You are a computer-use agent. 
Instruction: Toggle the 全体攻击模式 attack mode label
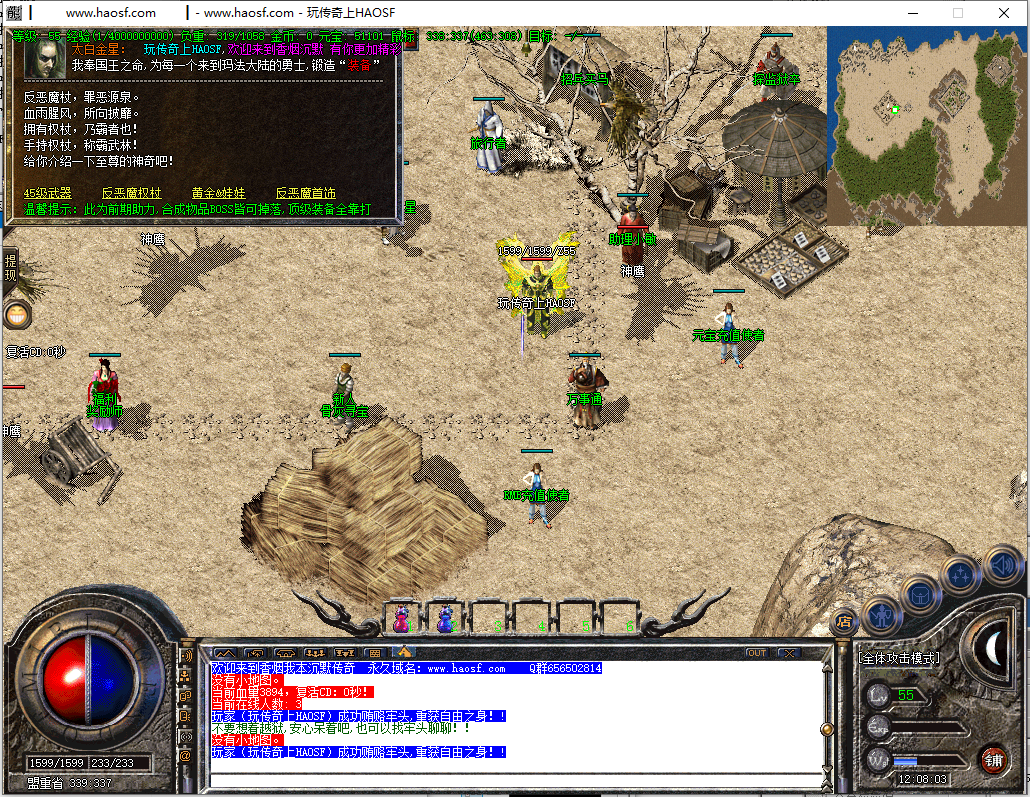(900, 658)
